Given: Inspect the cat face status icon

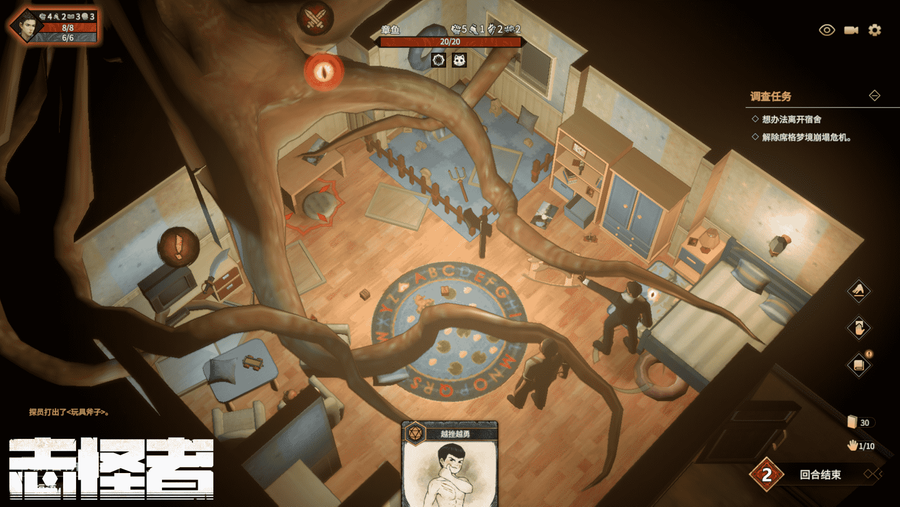Looking at the screenshot, I should coord(459,60).
